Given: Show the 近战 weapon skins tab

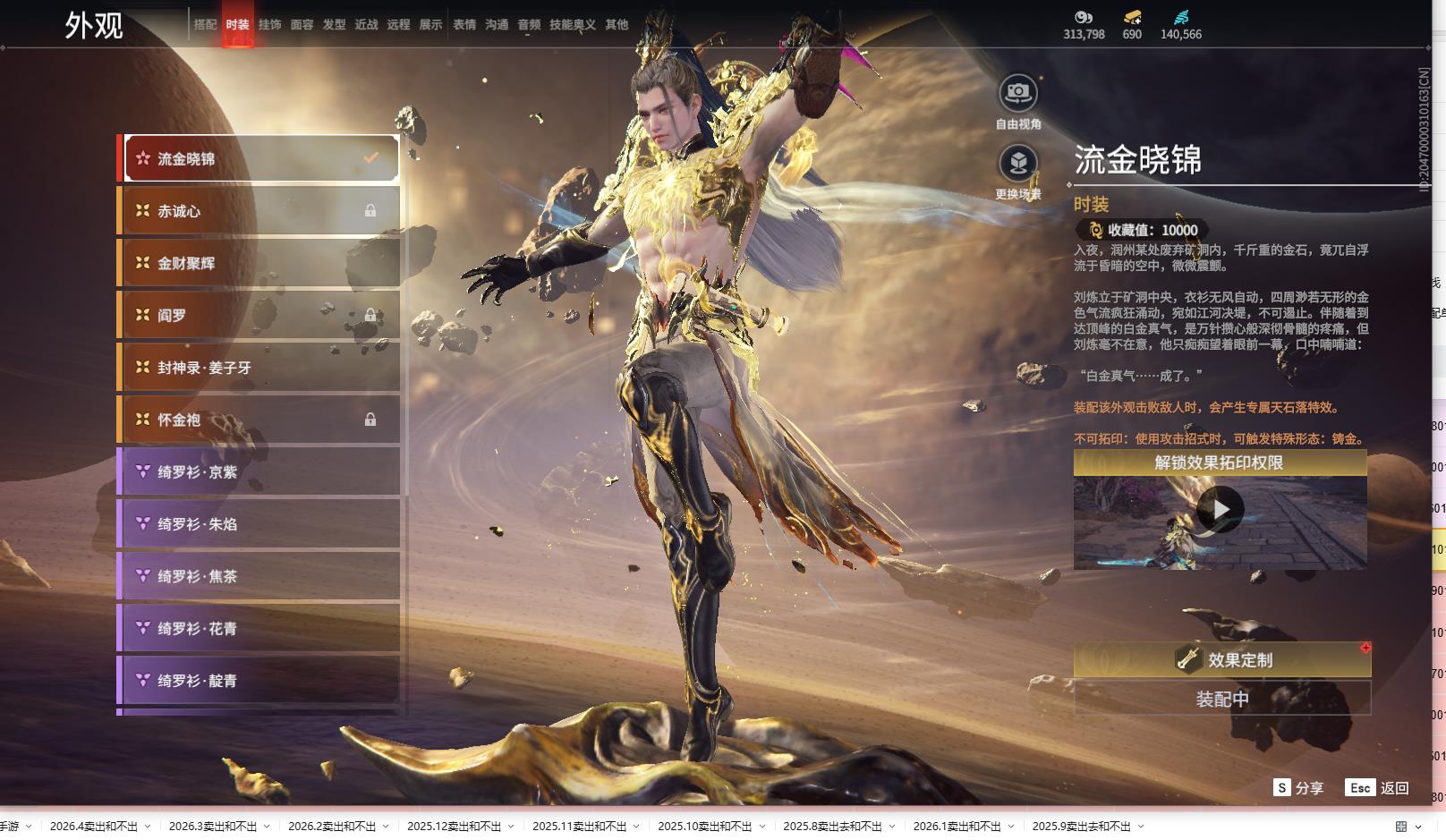Looking at the screenshot, I should click(x=366, y=25).
